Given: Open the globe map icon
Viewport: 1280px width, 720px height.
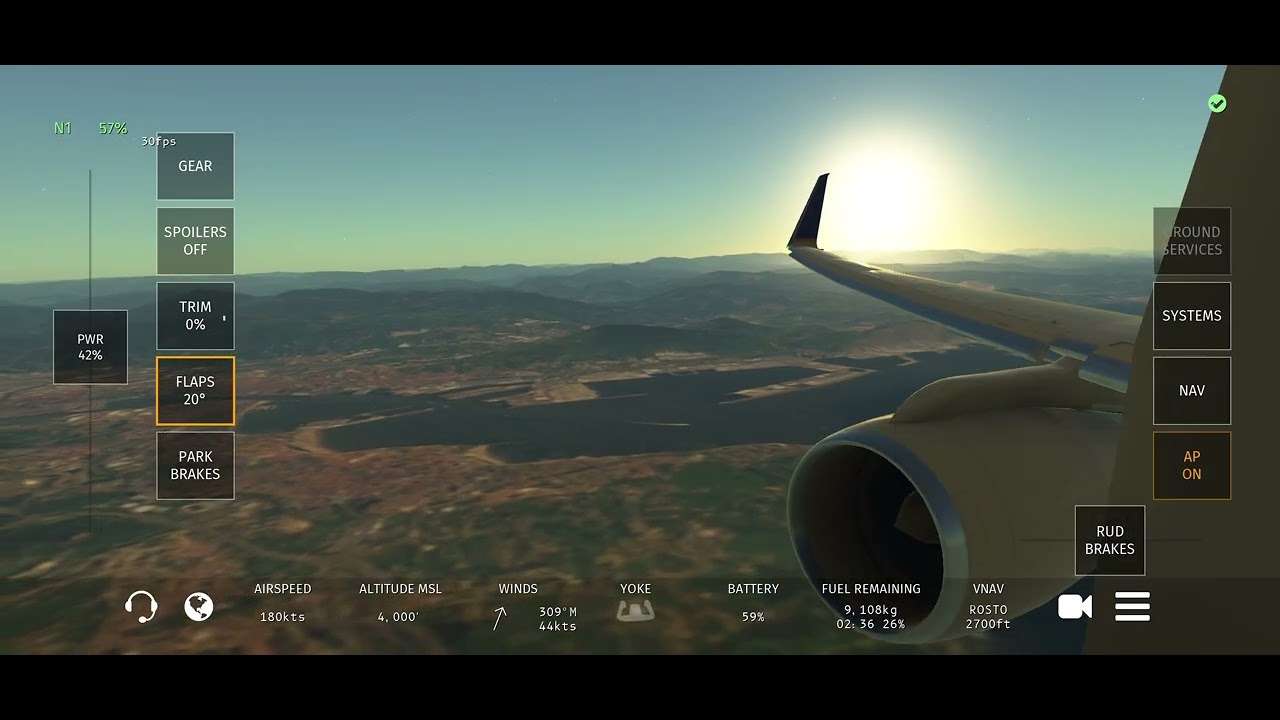Looking at the screenshot, I should tap(199, 607).
